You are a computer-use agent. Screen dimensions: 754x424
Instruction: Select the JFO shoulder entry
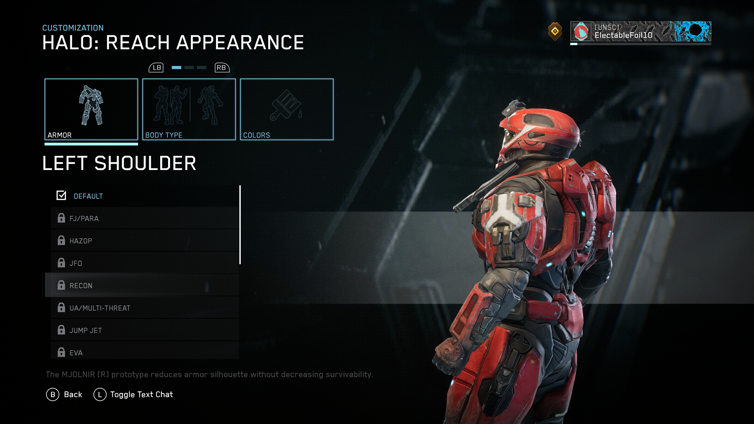[144, 263]
